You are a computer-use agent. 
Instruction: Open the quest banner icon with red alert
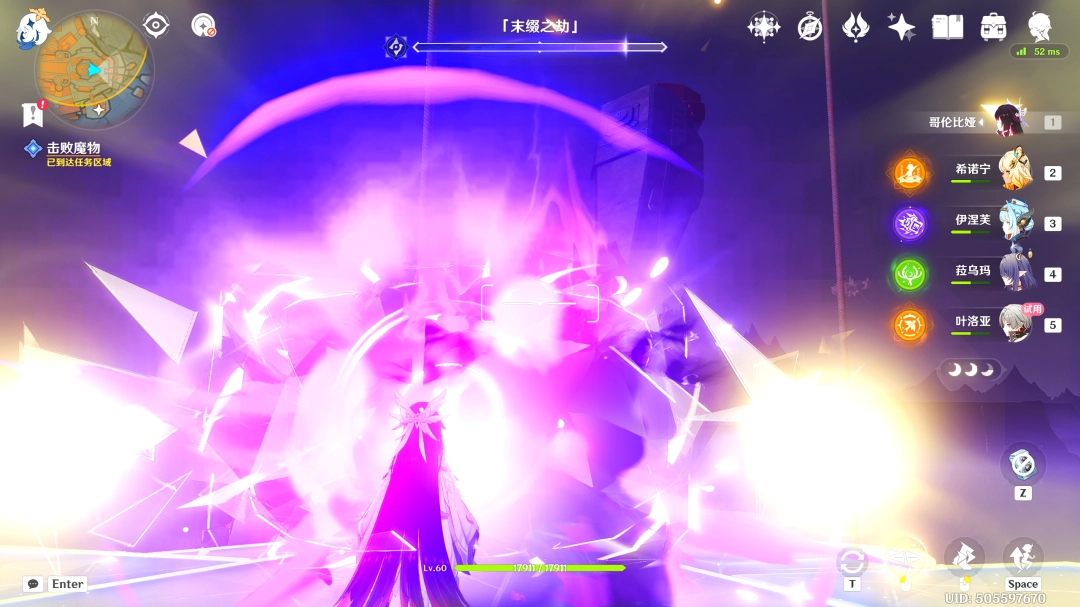pyautogui.click(x=33, y=114)
